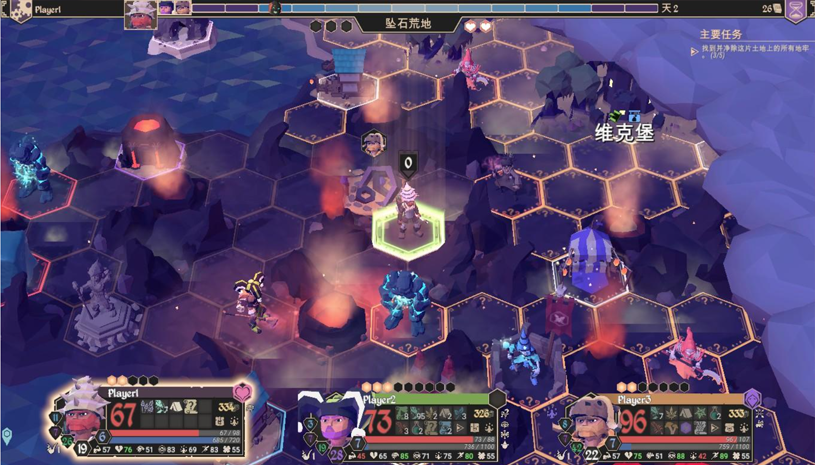815x465 pixels.
Task: Open the main quest tracker entry
Action: point(752,47)
